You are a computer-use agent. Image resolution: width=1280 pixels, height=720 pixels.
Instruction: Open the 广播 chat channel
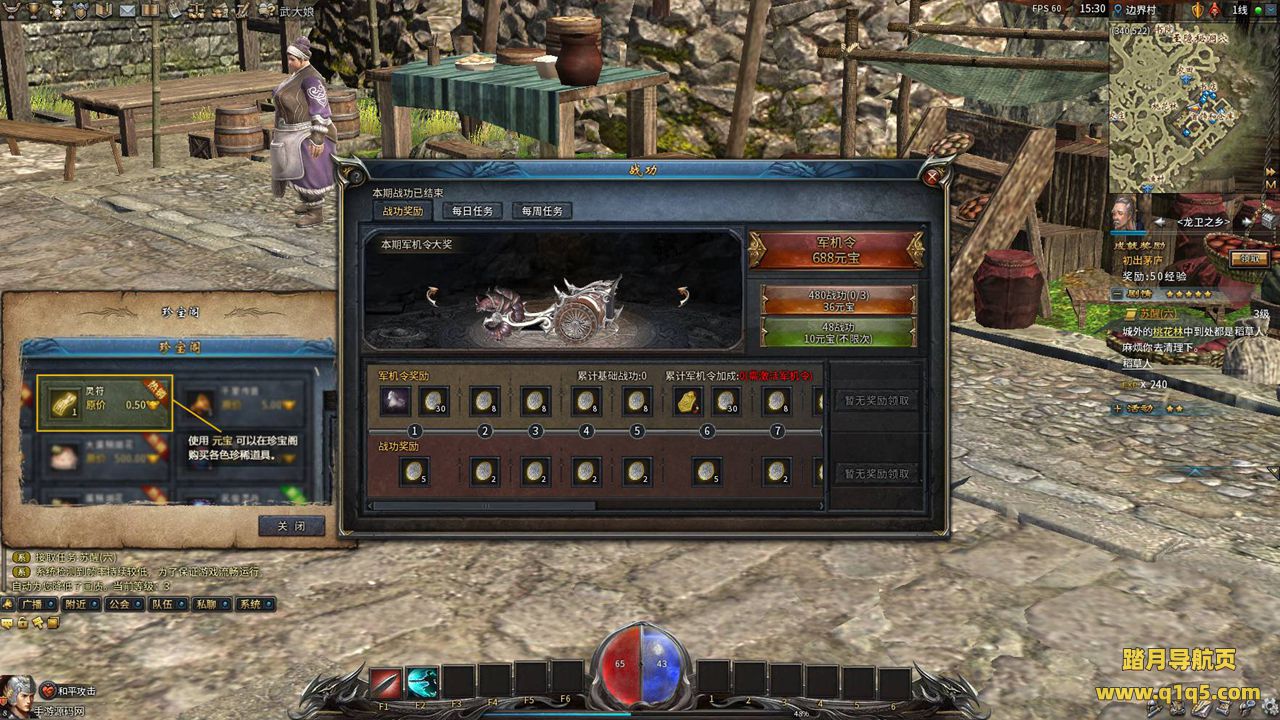(x=36, y=604)
